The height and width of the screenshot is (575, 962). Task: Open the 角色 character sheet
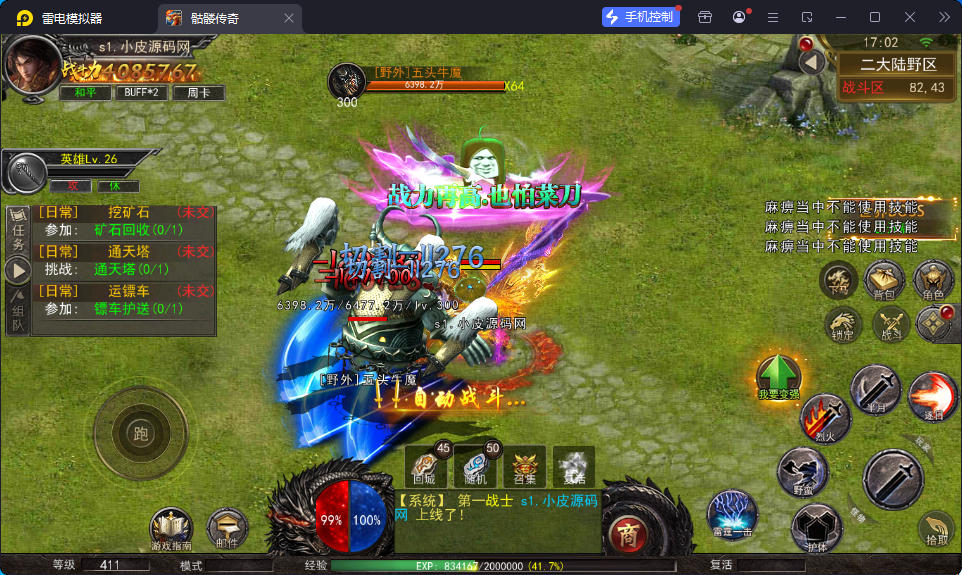[933, 279]
